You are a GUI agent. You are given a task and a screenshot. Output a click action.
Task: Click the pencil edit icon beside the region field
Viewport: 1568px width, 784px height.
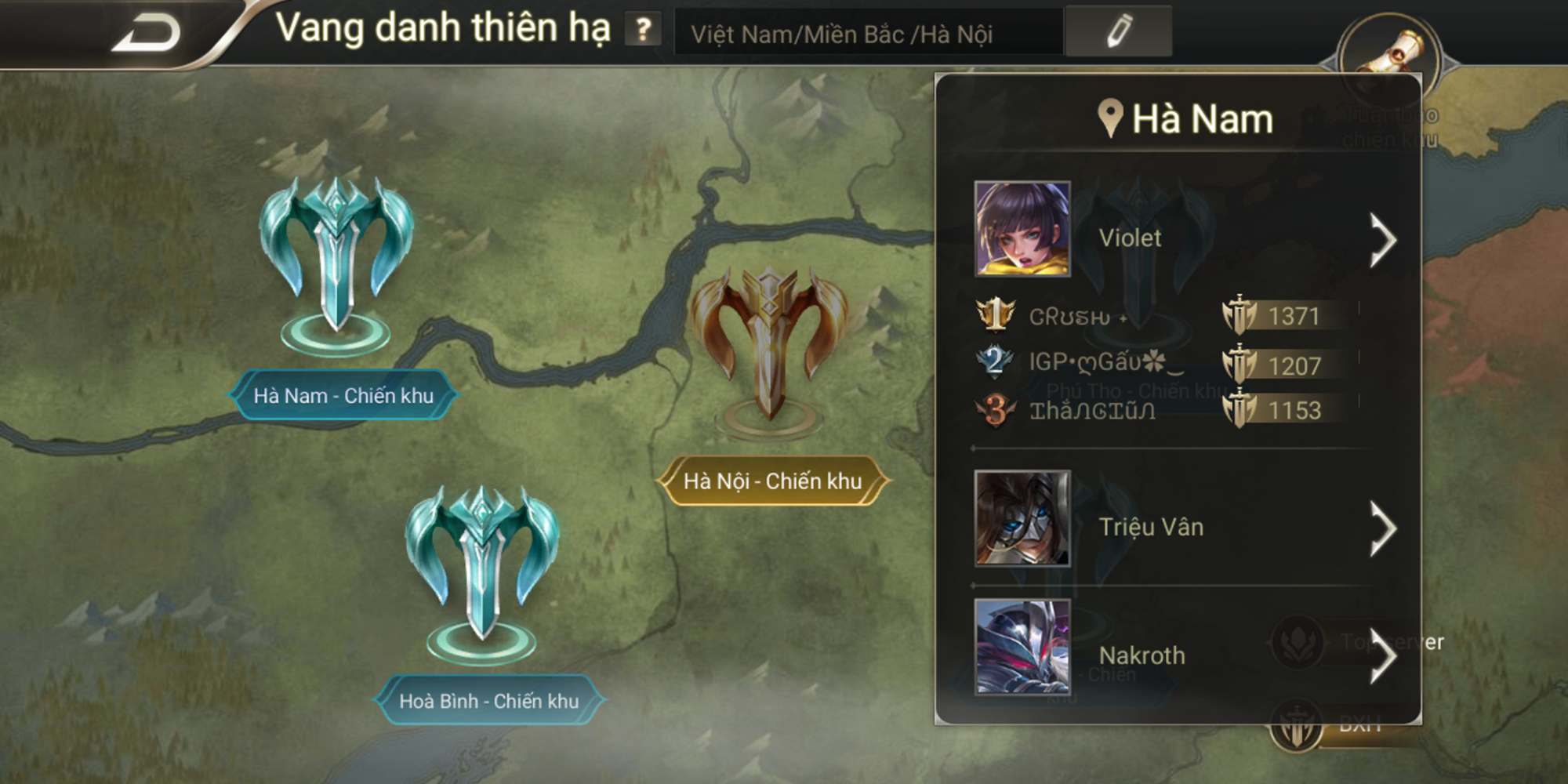click(x=1120, y=31)
